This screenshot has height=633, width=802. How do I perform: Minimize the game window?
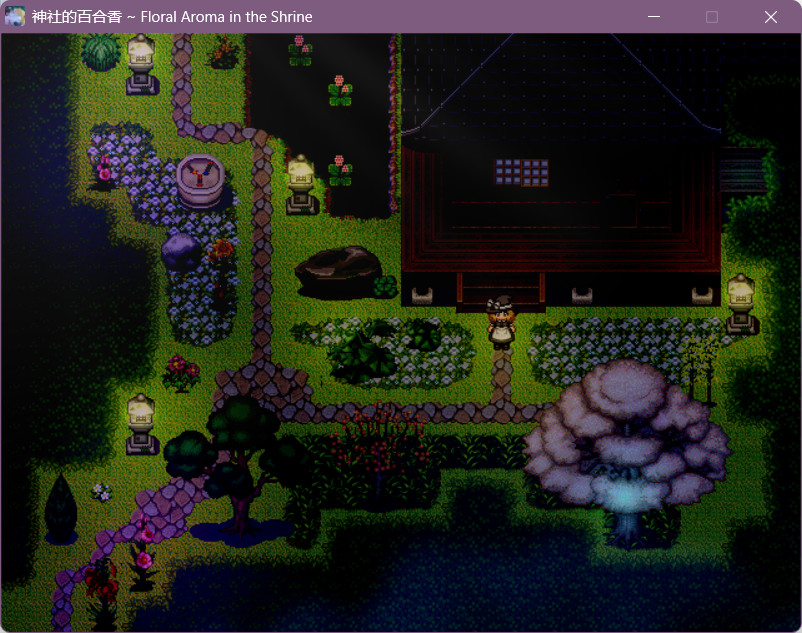[x=654, y=17]
